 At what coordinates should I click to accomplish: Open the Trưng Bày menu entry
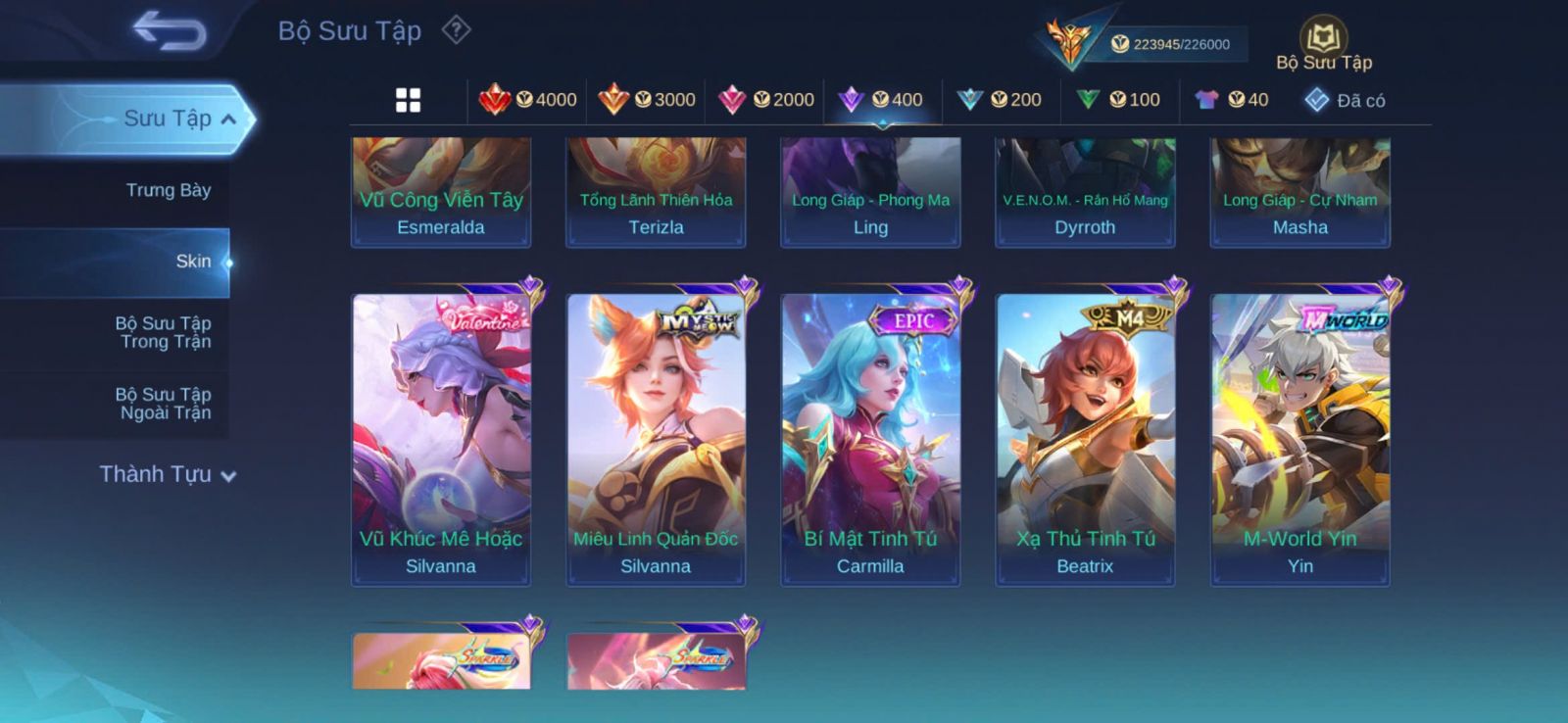168,190
